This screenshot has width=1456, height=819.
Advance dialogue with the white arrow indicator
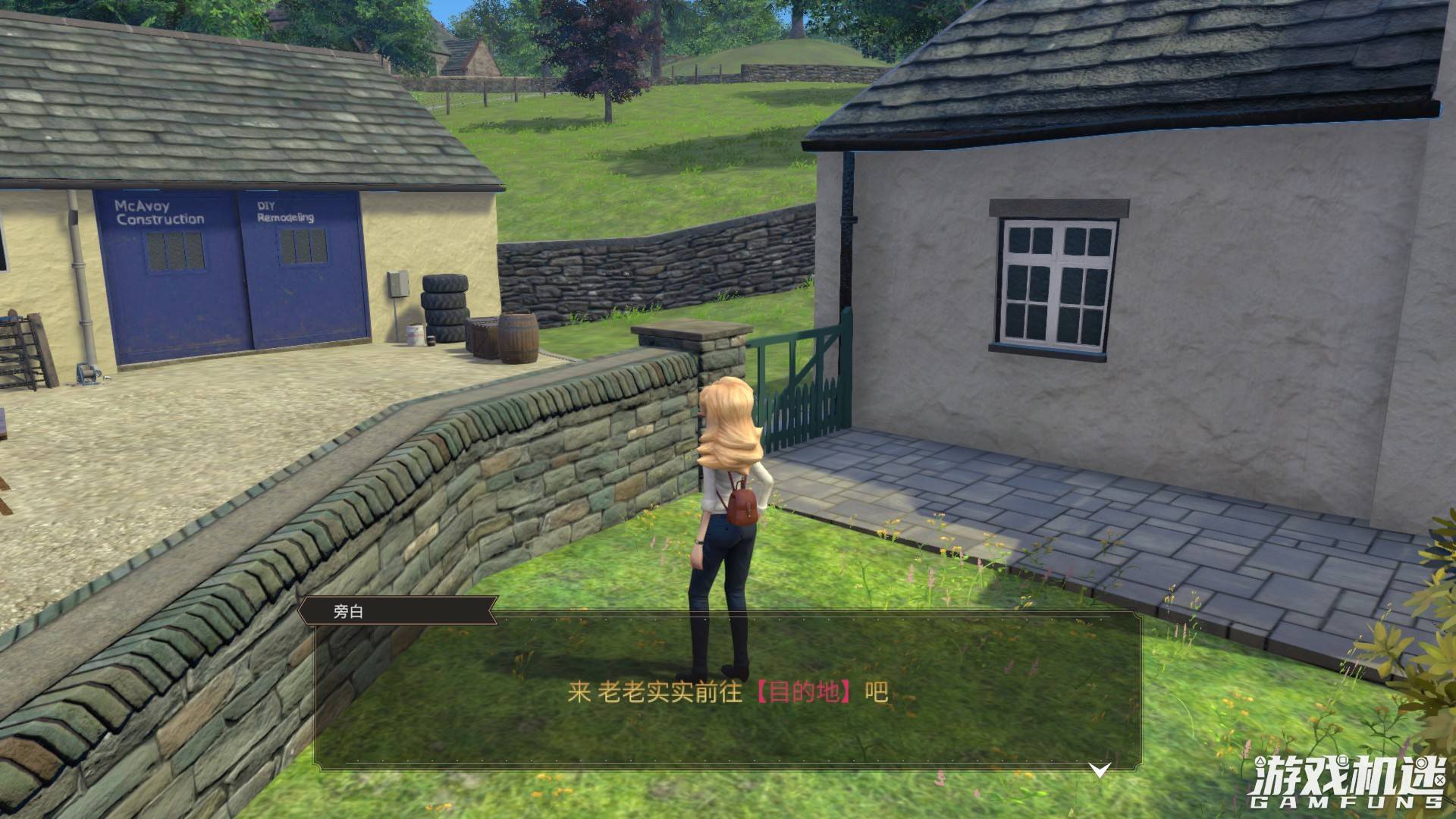(x=1100, y=770)
